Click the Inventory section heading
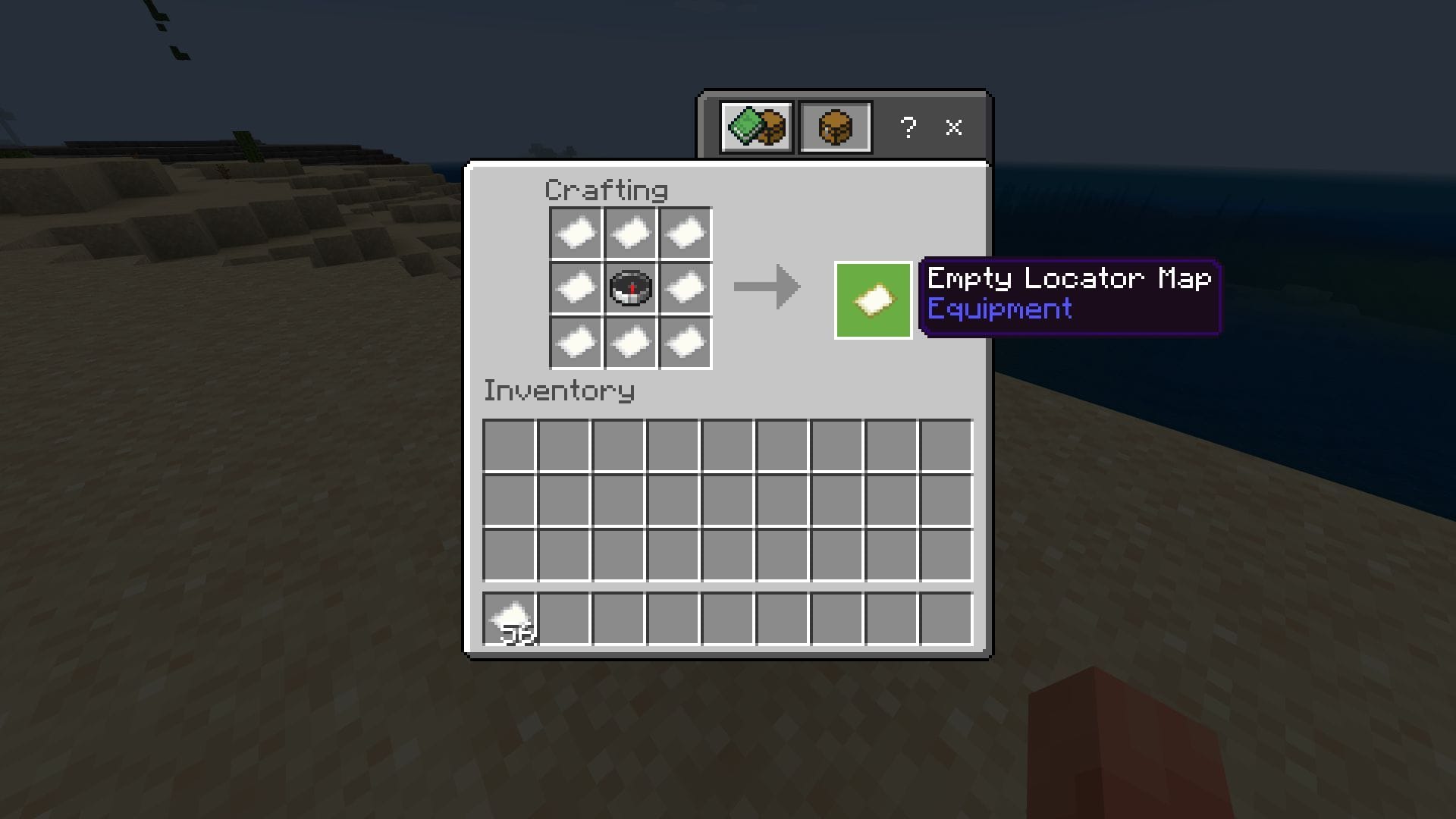 pyautogui.click(x=559, y=391)
